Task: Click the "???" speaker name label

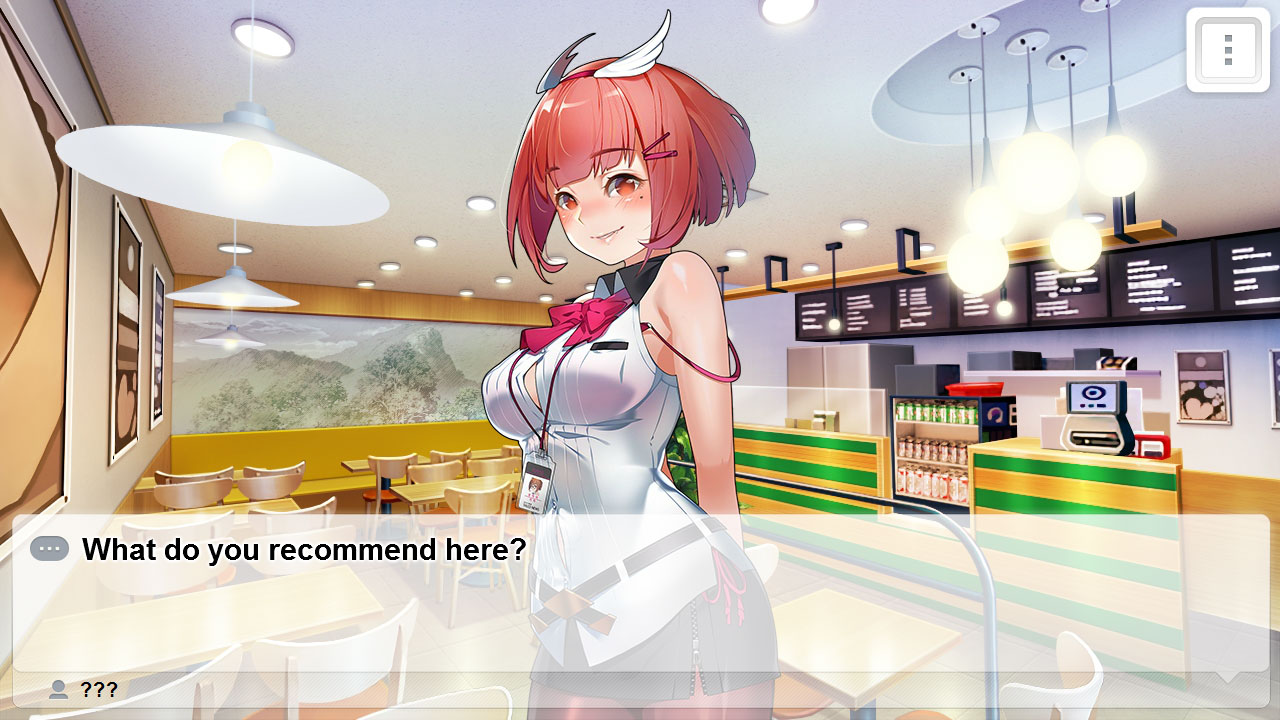Action: click(100, 689)
